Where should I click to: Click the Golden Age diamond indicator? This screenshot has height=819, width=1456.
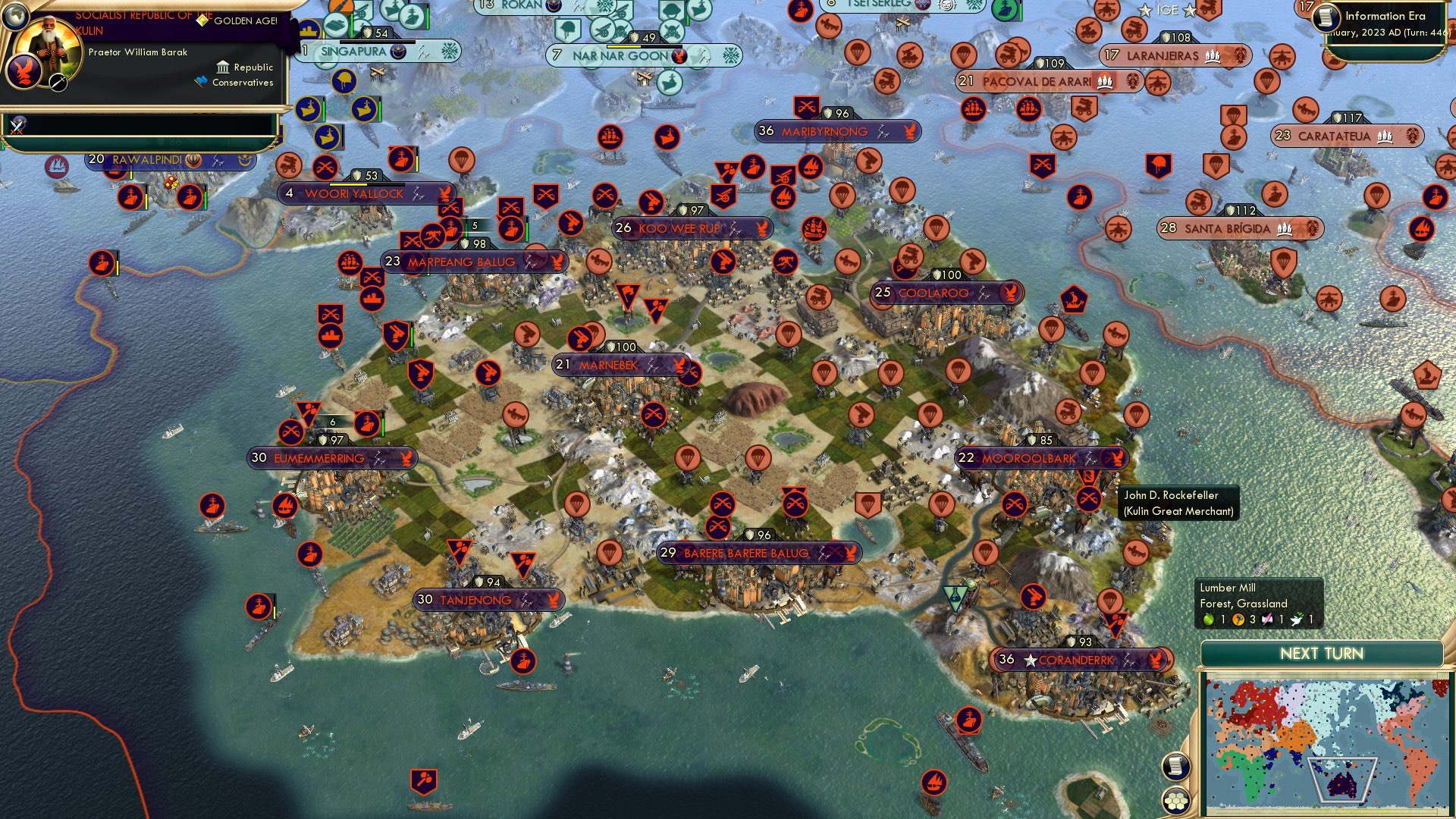[x=202, y=20]
